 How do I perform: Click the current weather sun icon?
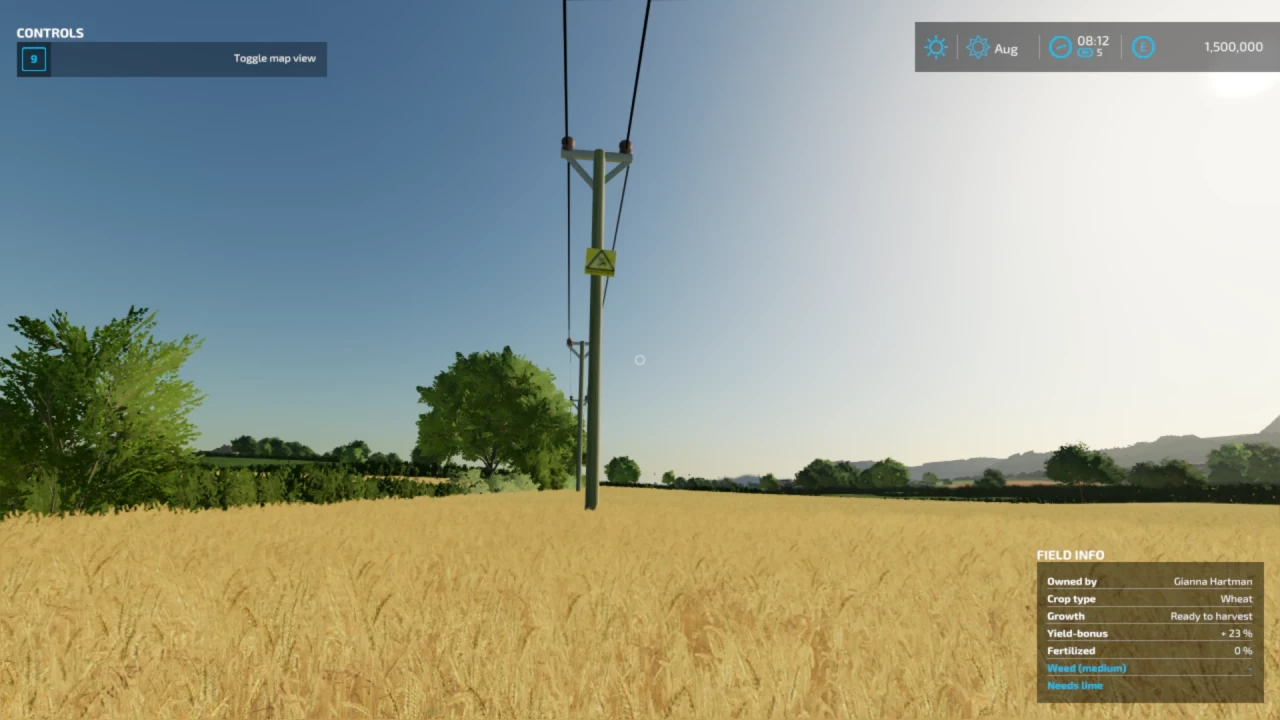(936, 47)
